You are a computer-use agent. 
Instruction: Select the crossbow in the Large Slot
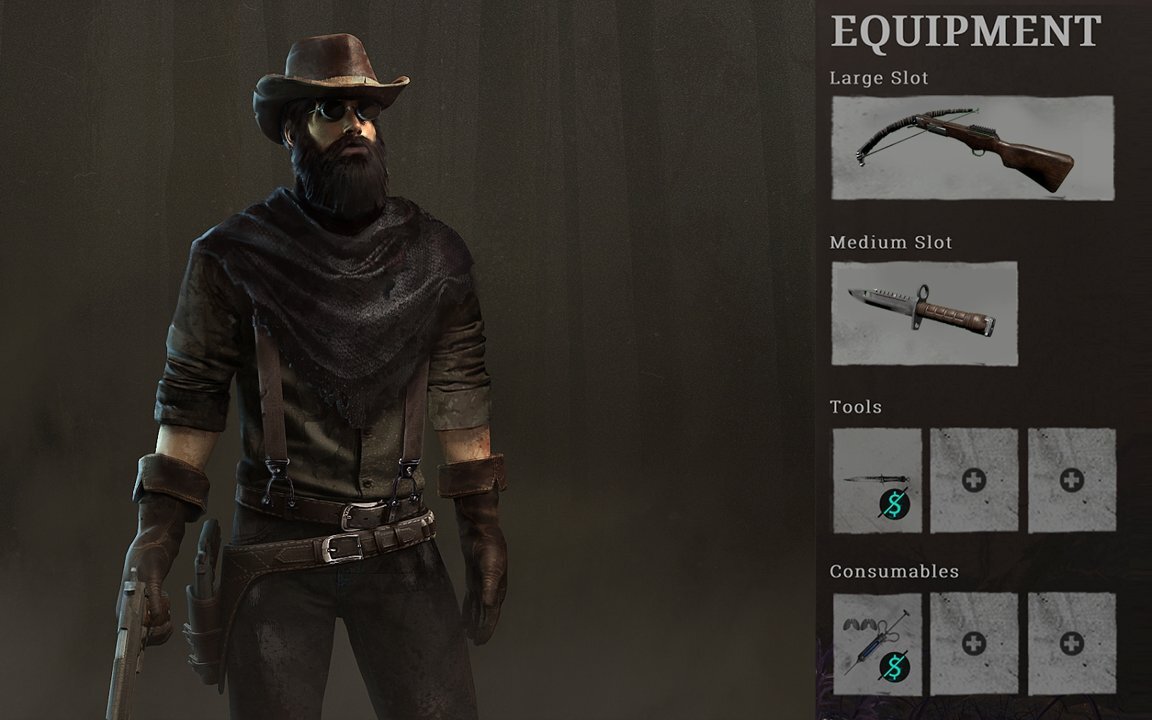pos(972,148)
